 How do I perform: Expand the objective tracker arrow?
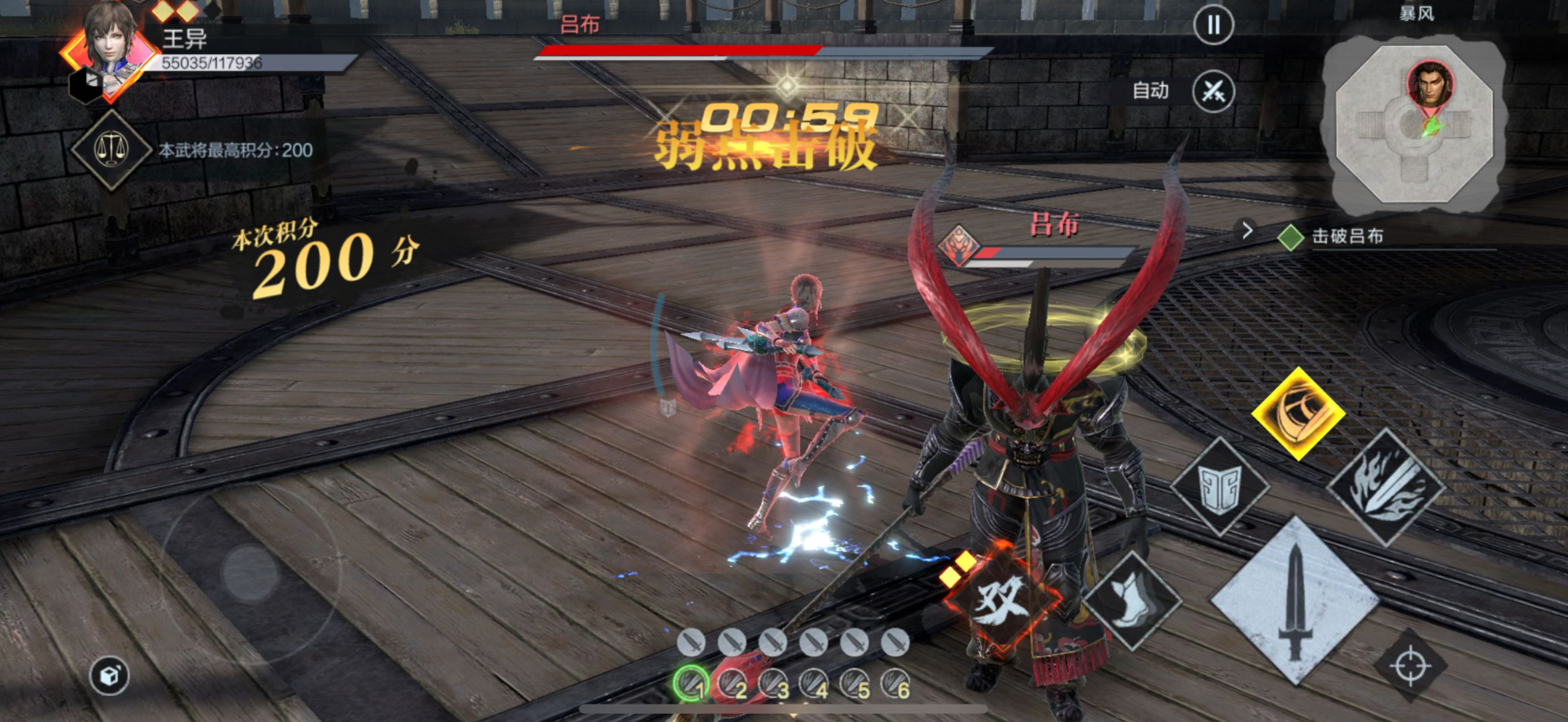[x=1247, y=230]
